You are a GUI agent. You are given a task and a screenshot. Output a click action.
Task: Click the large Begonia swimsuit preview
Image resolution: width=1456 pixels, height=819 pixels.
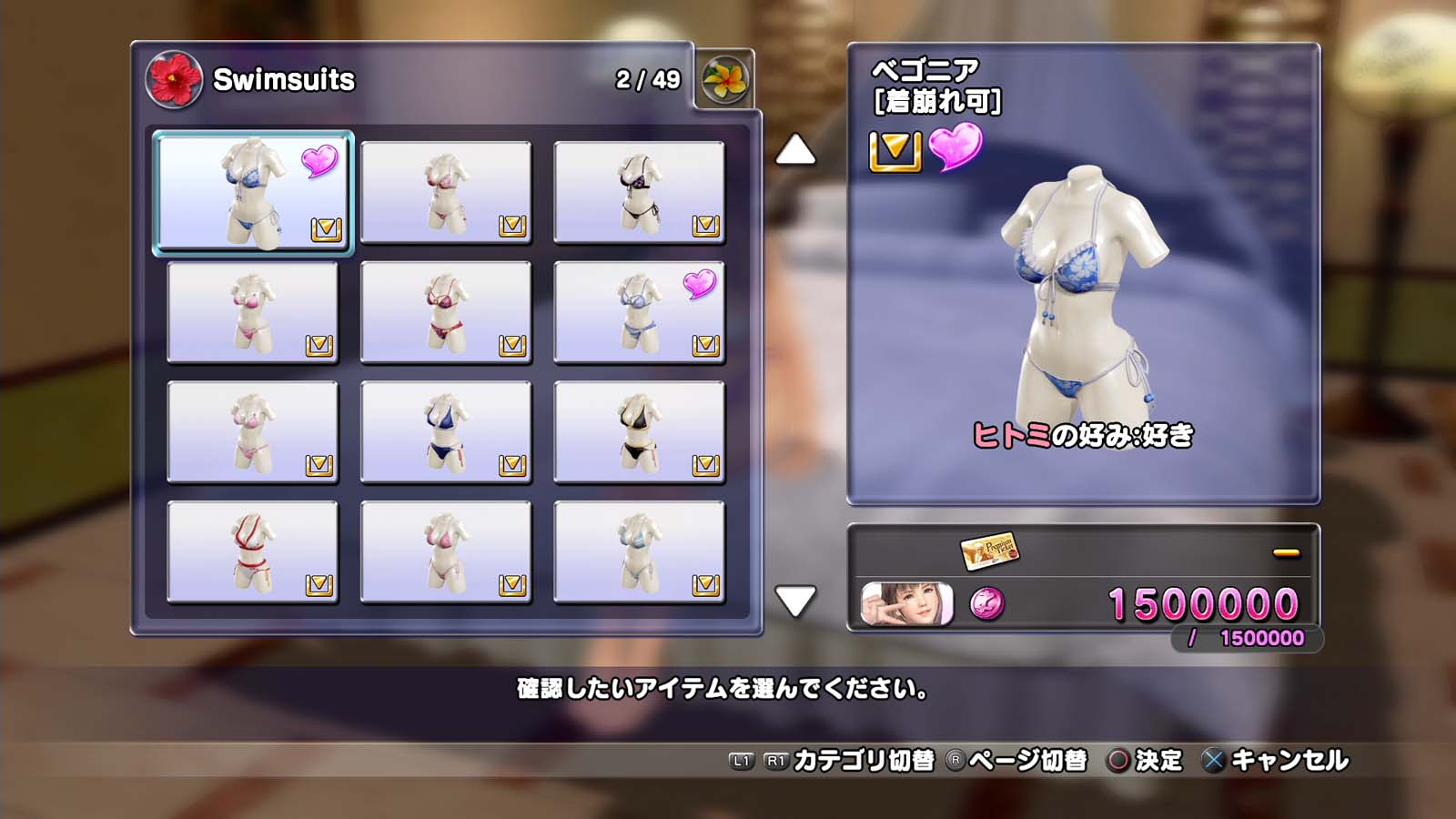pyautogui.click(x=1083, y=291)
